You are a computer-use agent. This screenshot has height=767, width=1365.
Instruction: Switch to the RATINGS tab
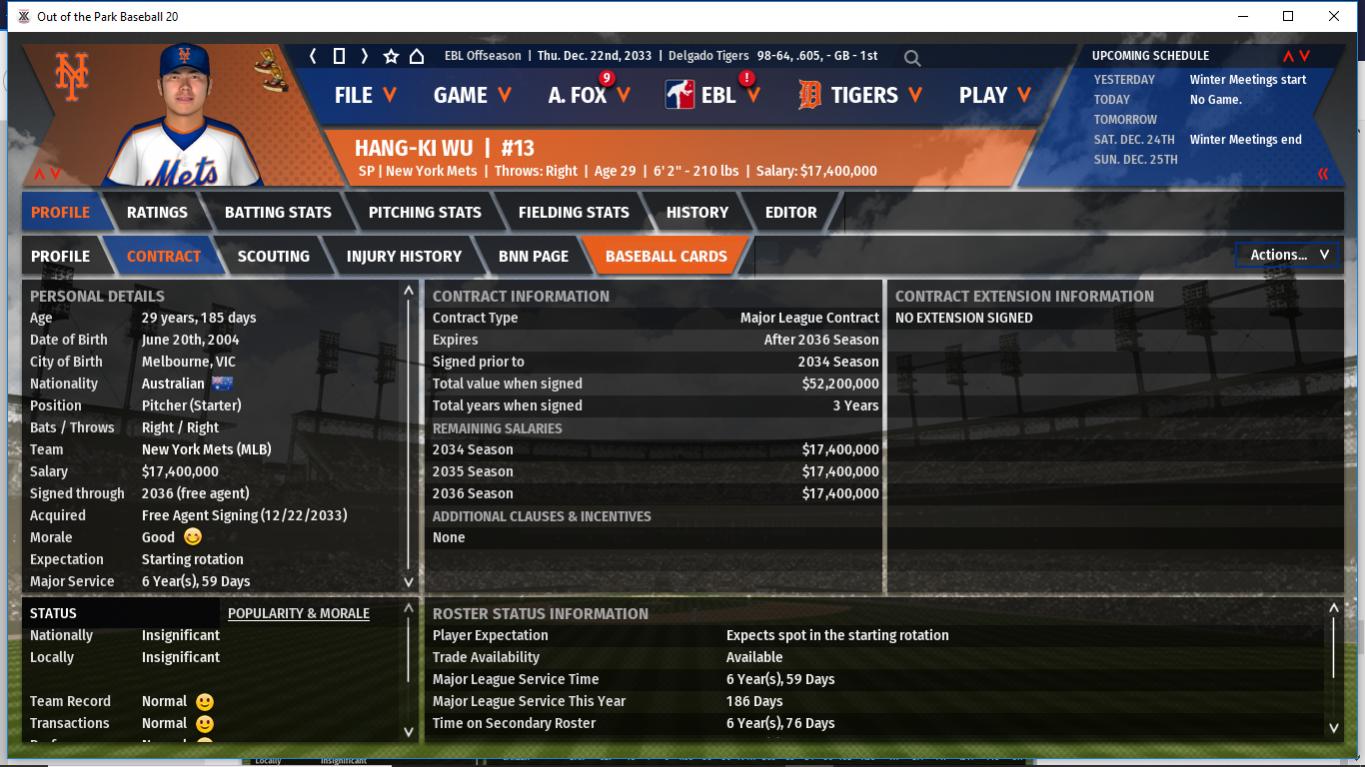click(157, 212)
